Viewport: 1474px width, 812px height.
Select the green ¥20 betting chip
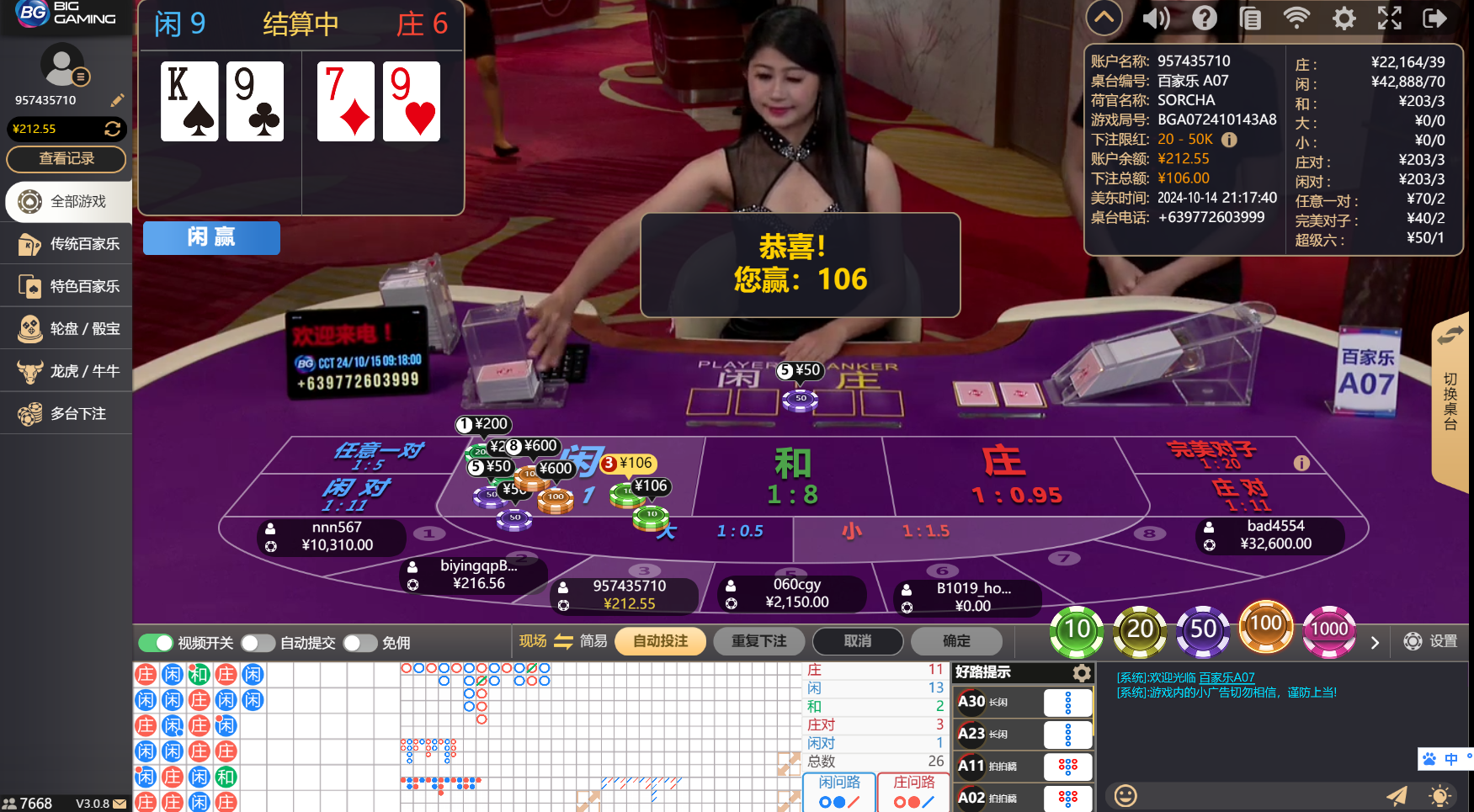[x=1140, y=629]
